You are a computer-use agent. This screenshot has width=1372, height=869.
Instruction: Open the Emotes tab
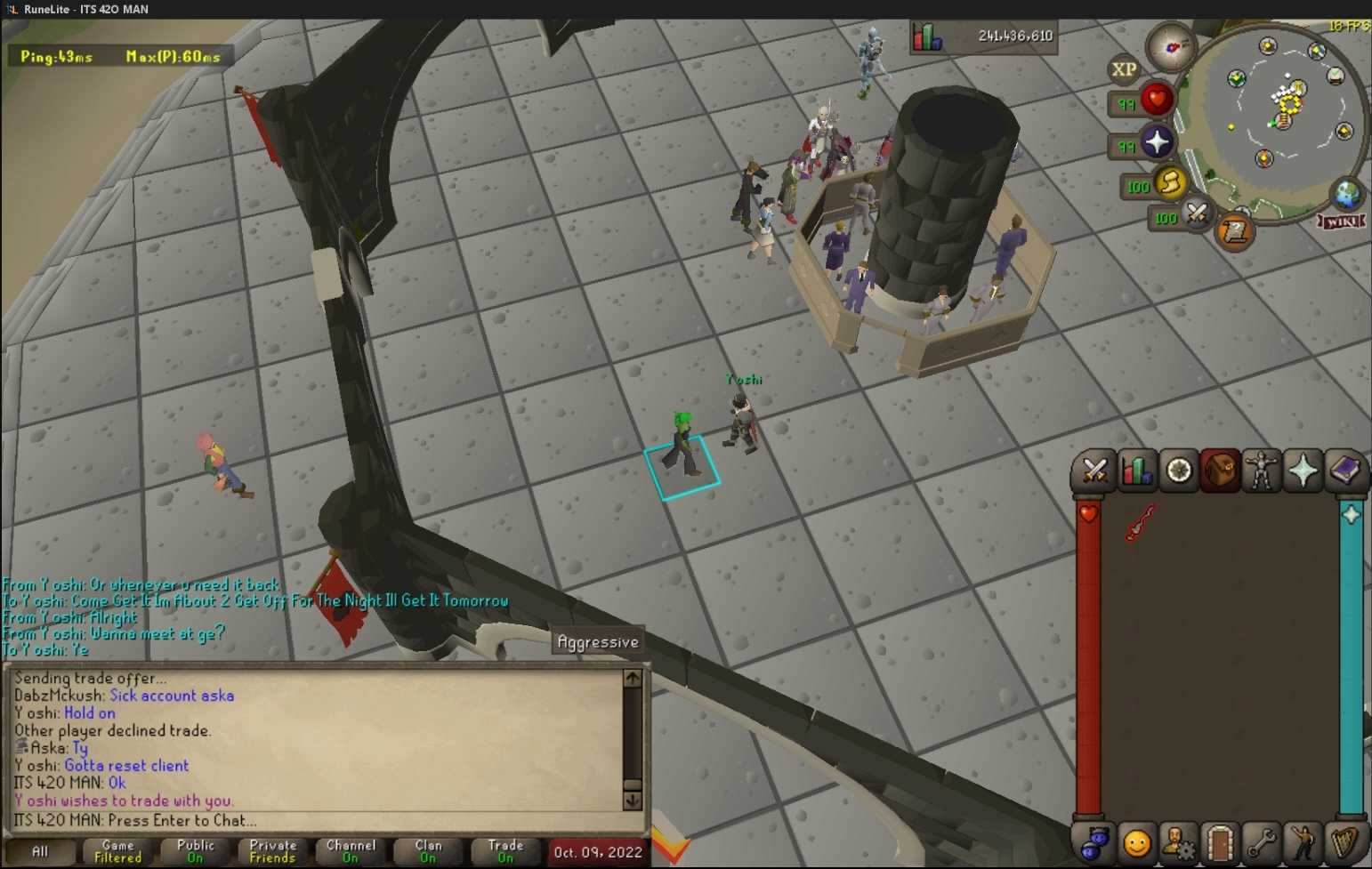pos(1303,842)
